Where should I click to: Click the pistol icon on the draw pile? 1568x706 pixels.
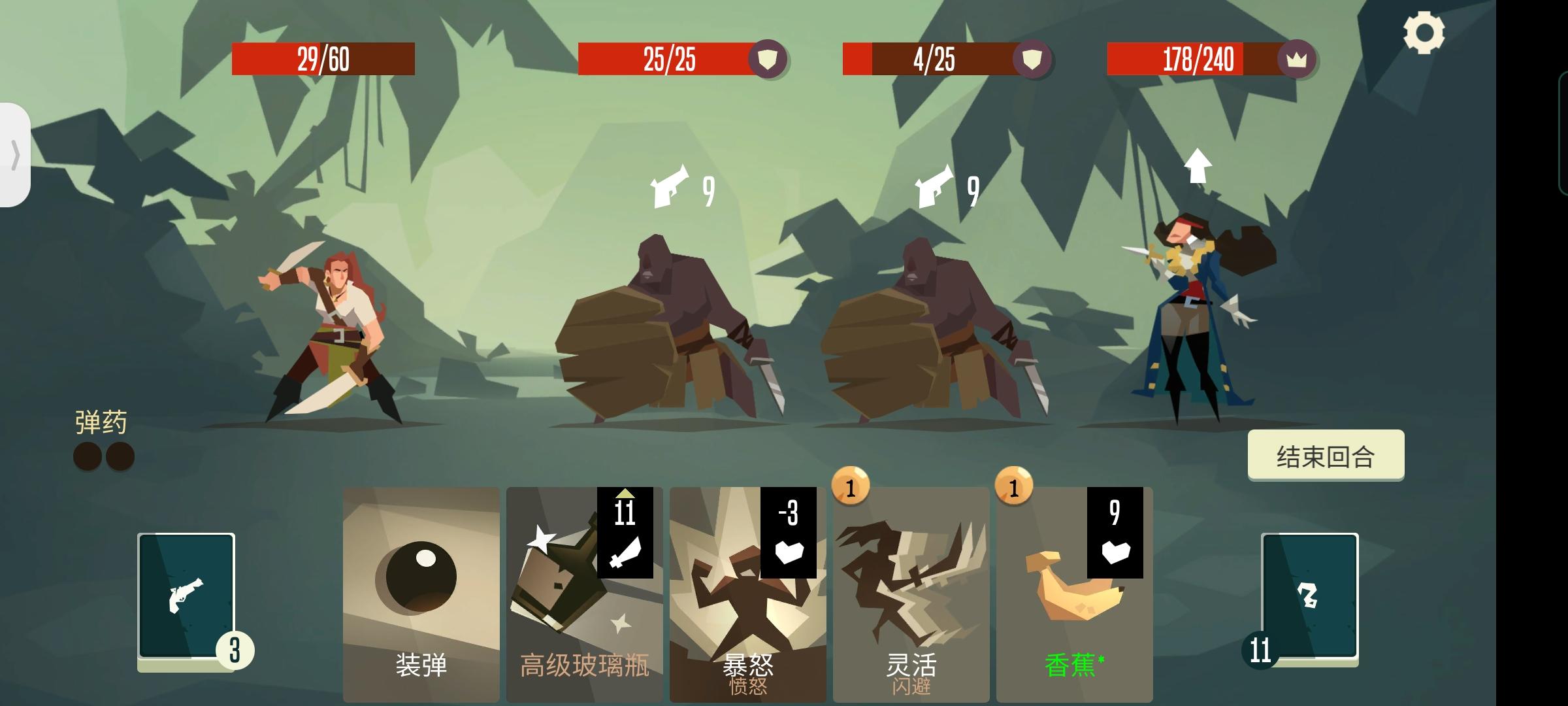click(188, 595)
